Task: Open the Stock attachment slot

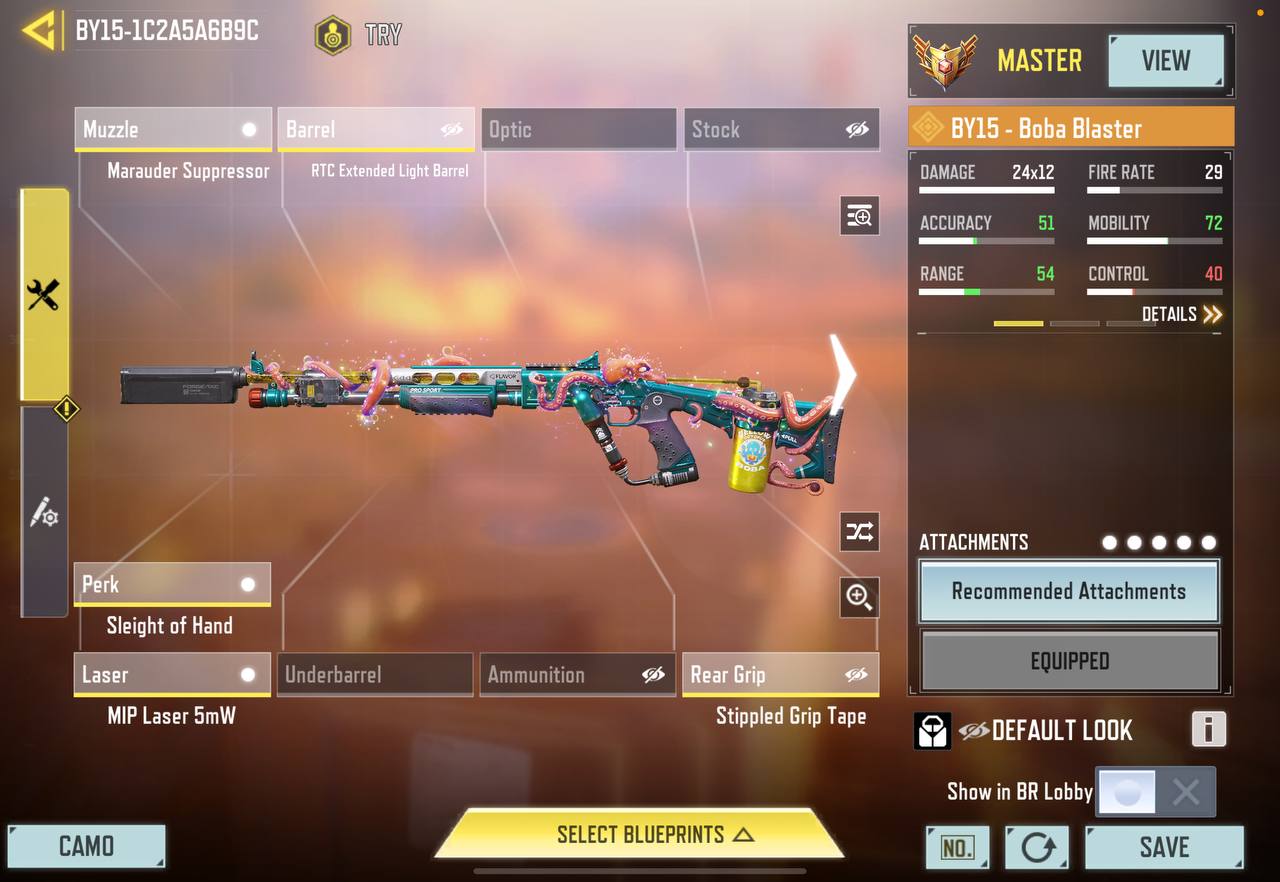Action: [781, 130]
